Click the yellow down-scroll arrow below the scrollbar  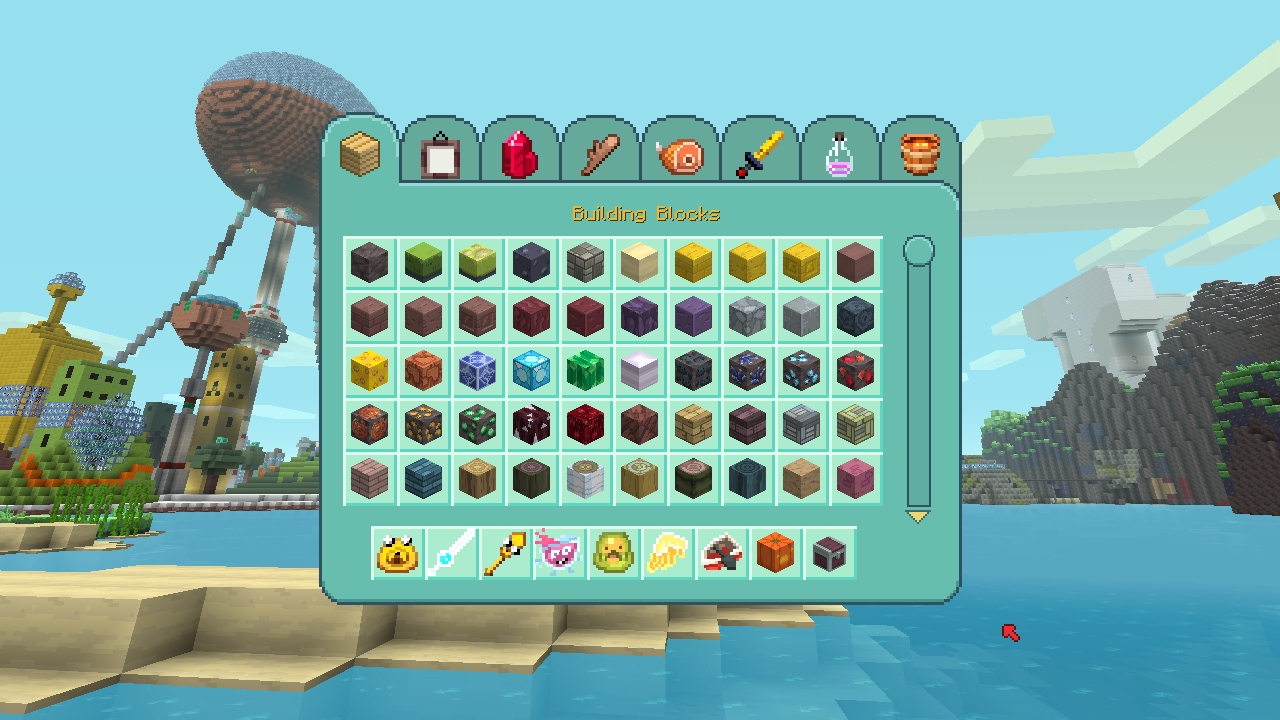[x=918, y=518]
